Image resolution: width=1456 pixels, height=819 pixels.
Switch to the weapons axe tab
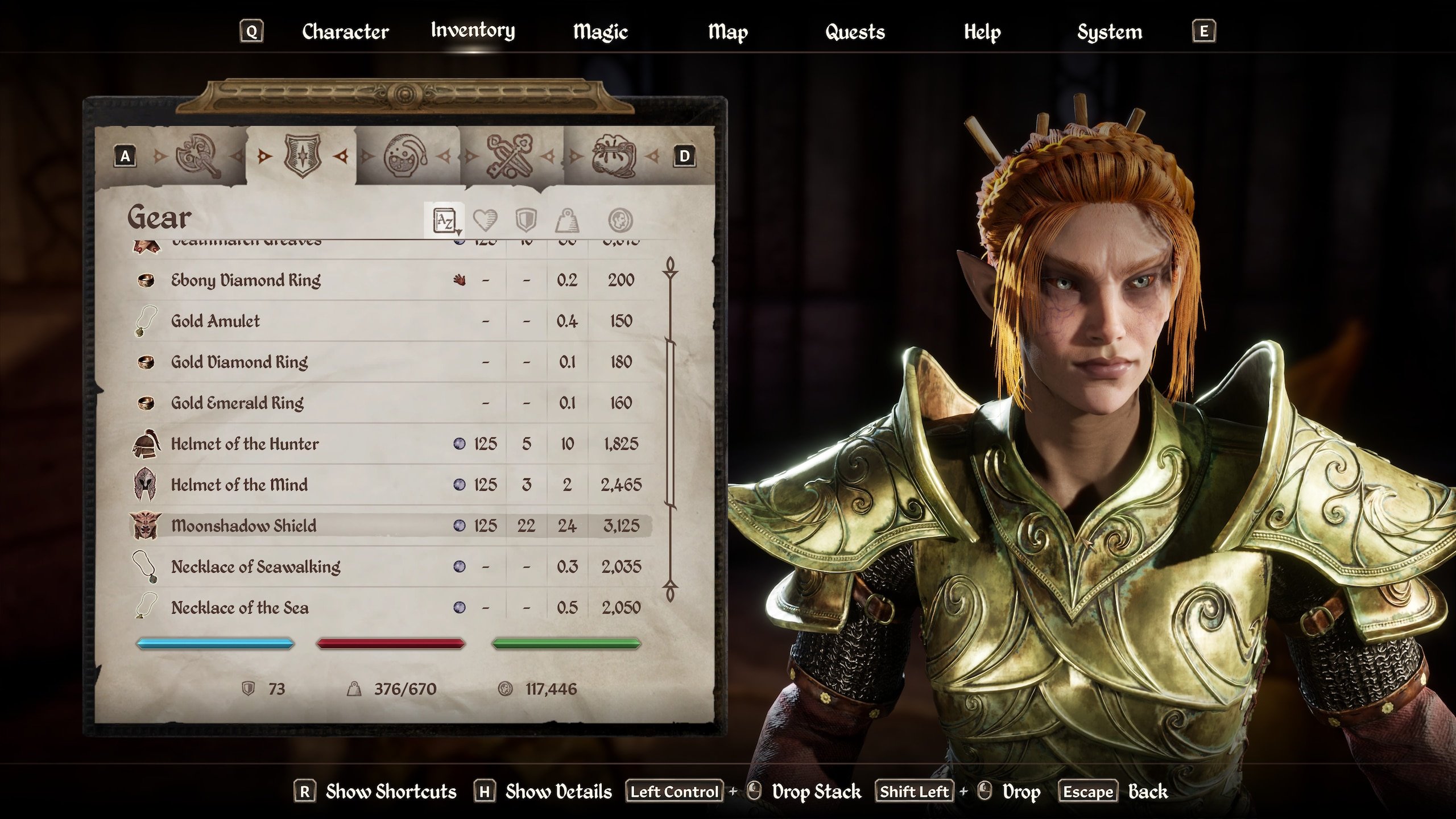click(197, 156)
